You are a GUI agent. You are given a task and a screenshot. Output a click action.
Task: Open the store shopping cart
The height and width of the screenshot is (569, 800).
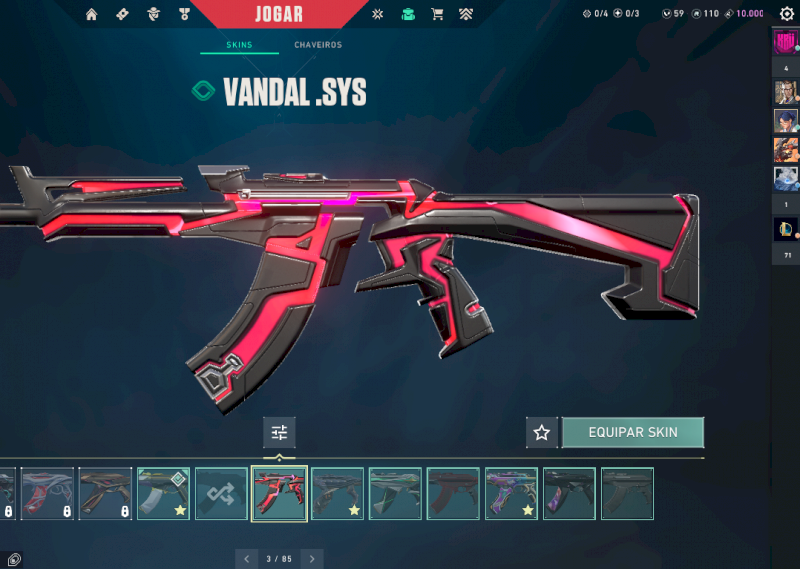point(437,14)
